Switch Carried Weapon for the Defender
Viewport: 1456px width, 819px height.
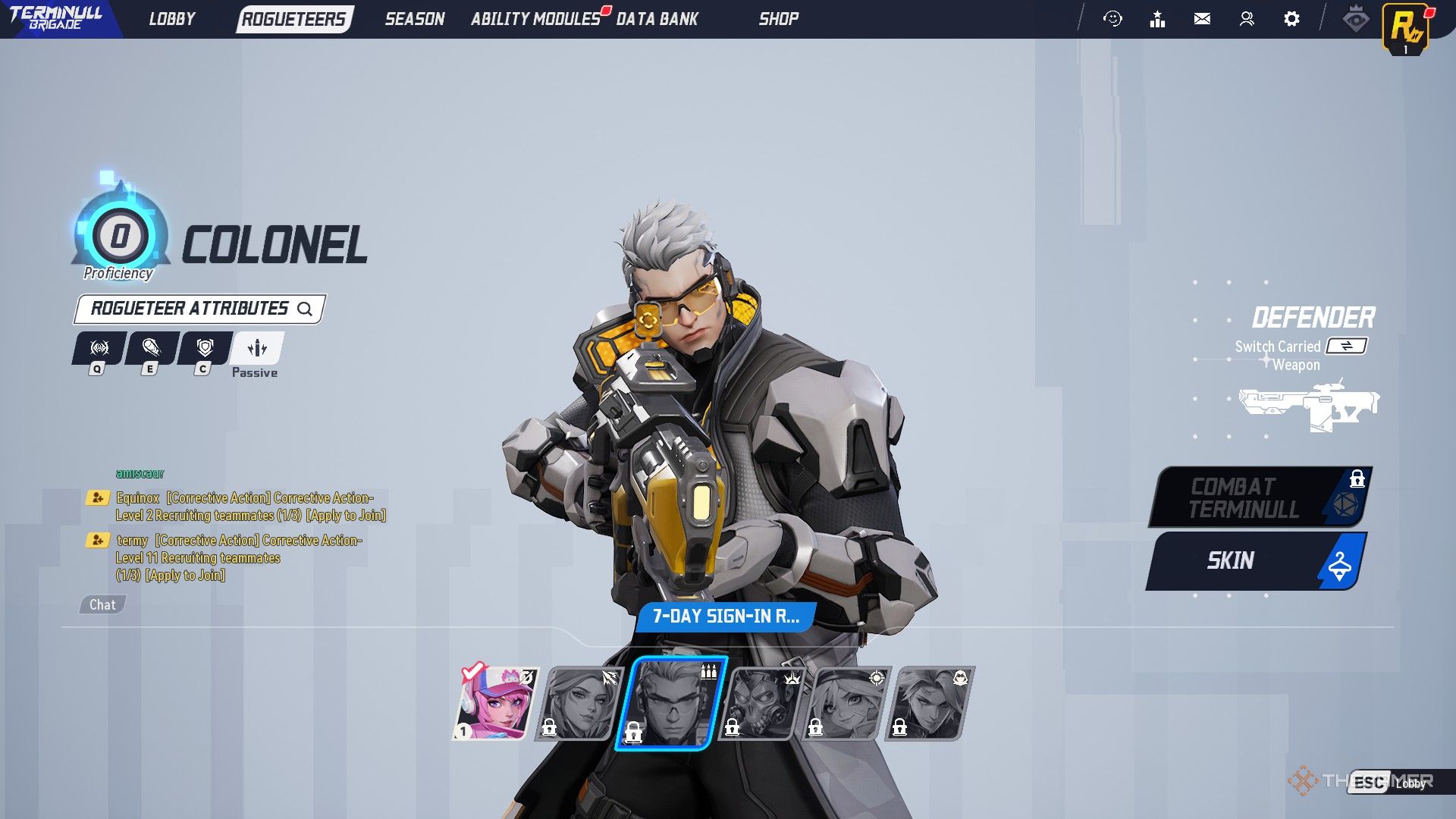click(1346, 347)
